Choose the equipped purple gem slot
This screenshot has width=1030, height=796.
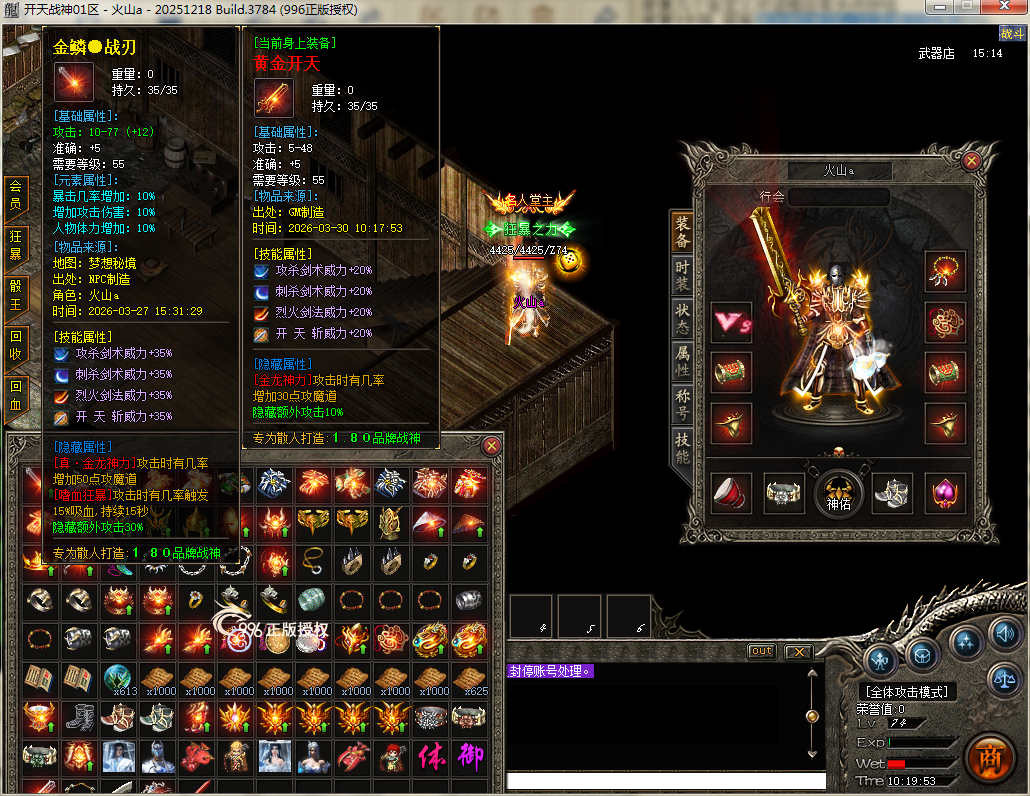pyautogui.click(x=945, y=493)
